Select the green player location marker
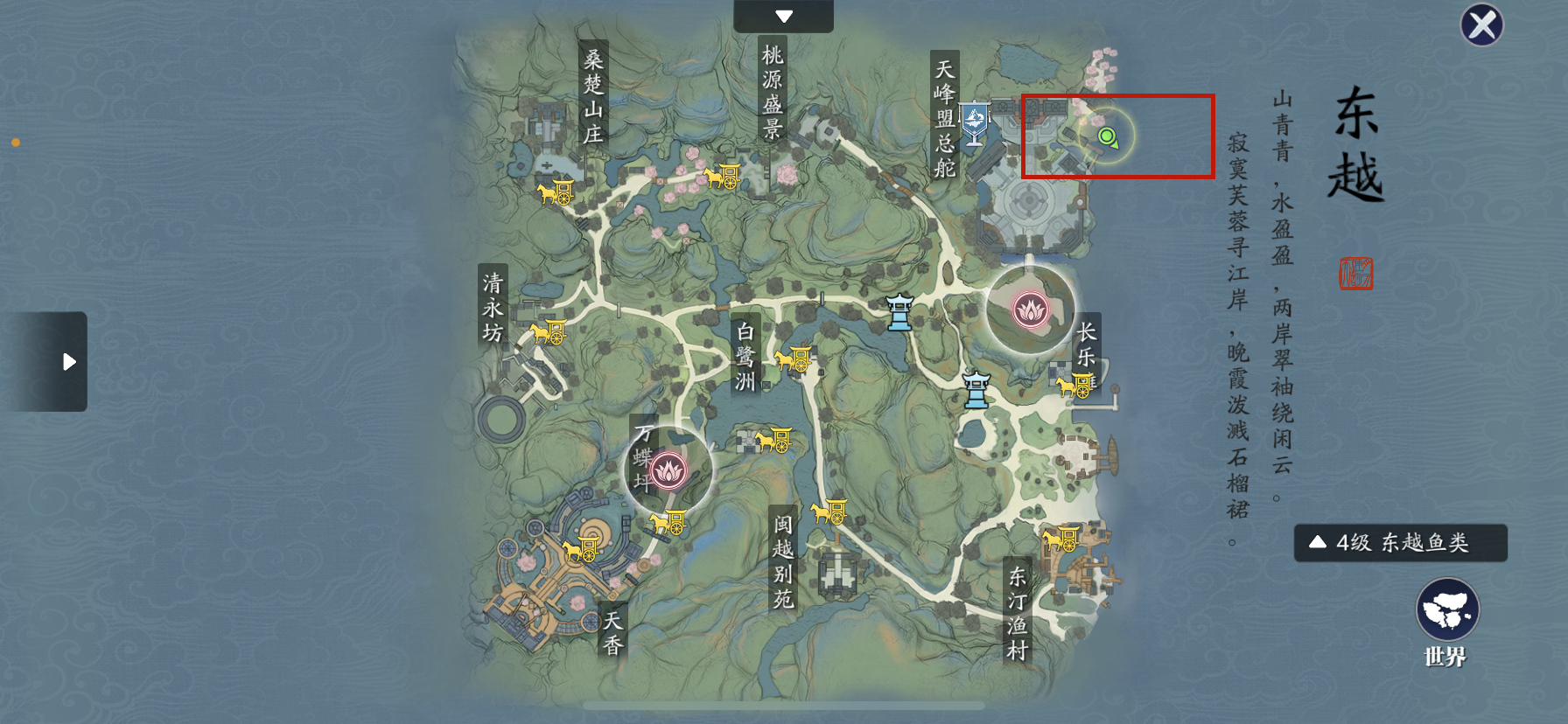 (1108, 137)
